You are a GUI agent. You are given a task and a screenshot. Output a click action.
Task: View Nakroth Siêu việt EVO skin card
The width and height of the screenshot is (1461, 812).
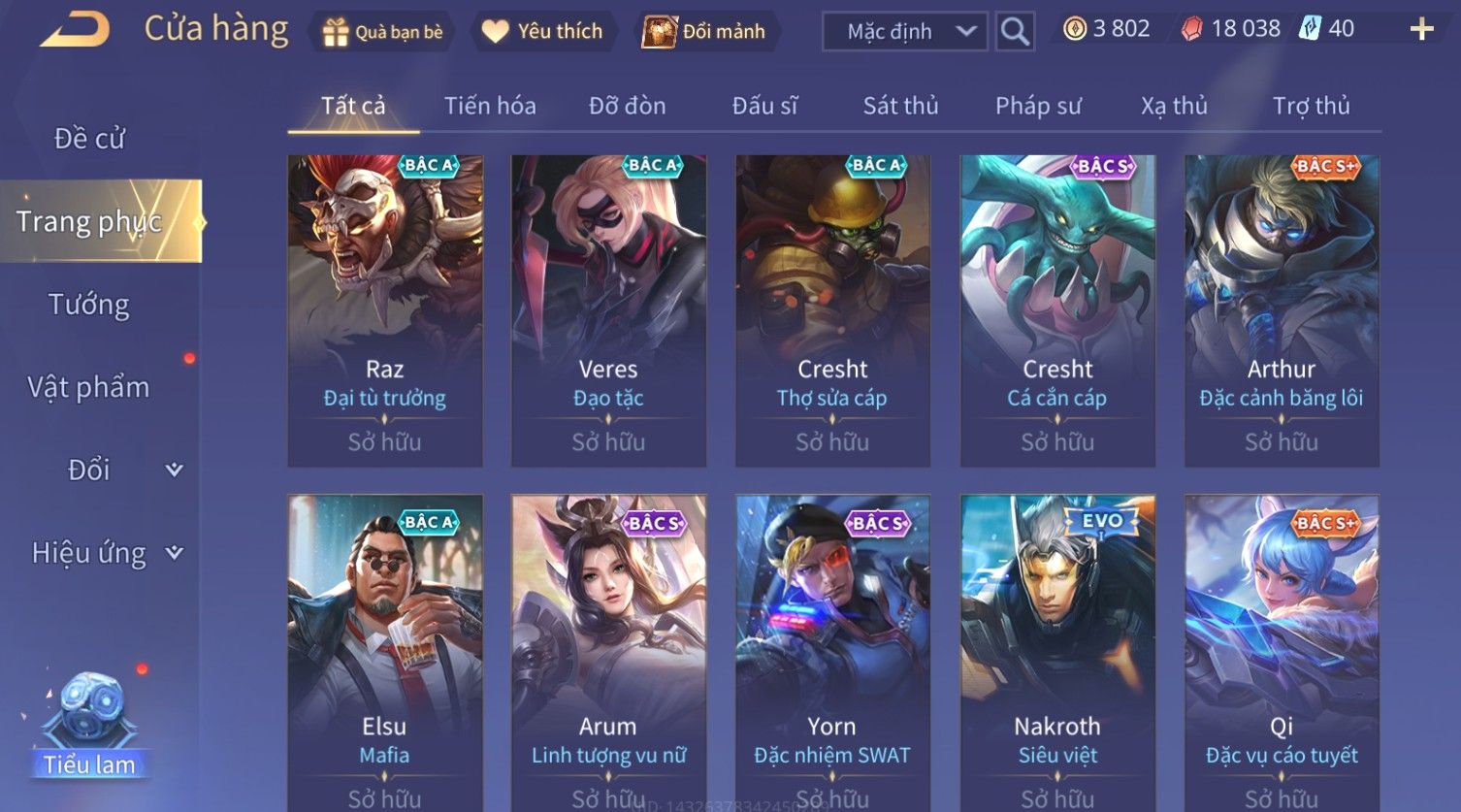click(x=1057, y=650)
